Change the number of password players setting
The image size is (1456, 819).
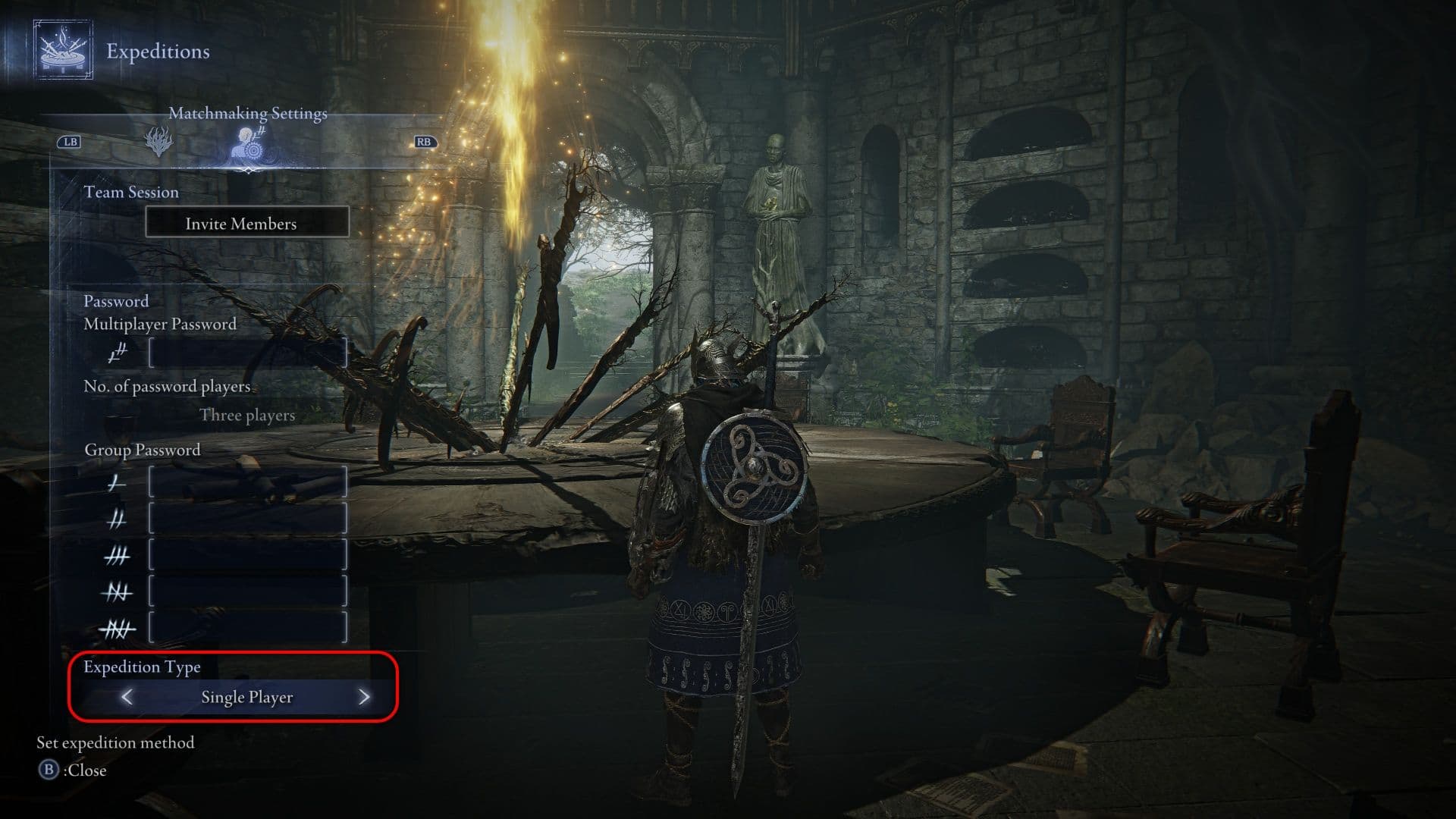[x=247, y=415]
